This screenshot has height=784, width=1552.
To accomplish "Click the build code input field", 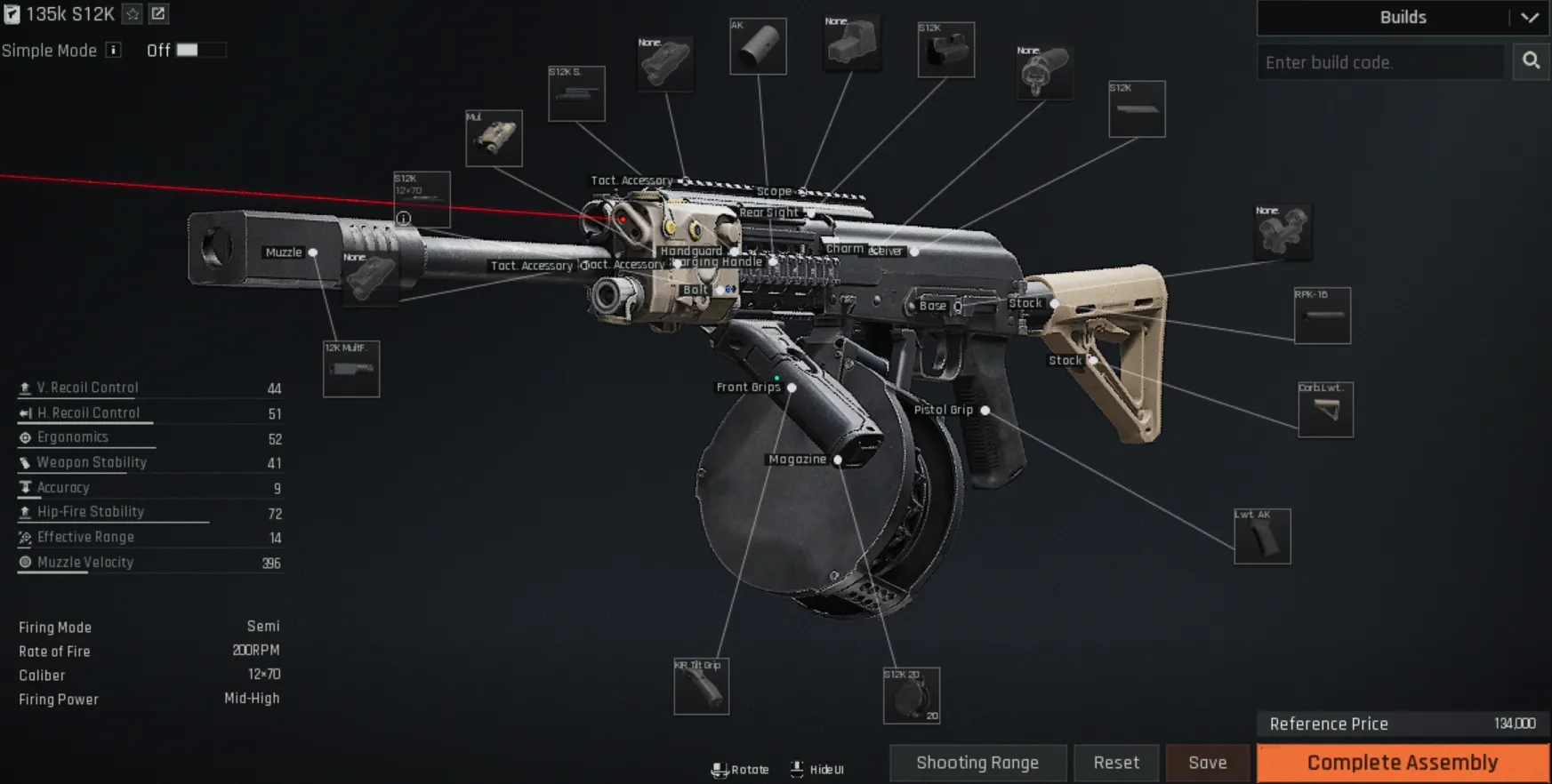I will click(1380, 62).
